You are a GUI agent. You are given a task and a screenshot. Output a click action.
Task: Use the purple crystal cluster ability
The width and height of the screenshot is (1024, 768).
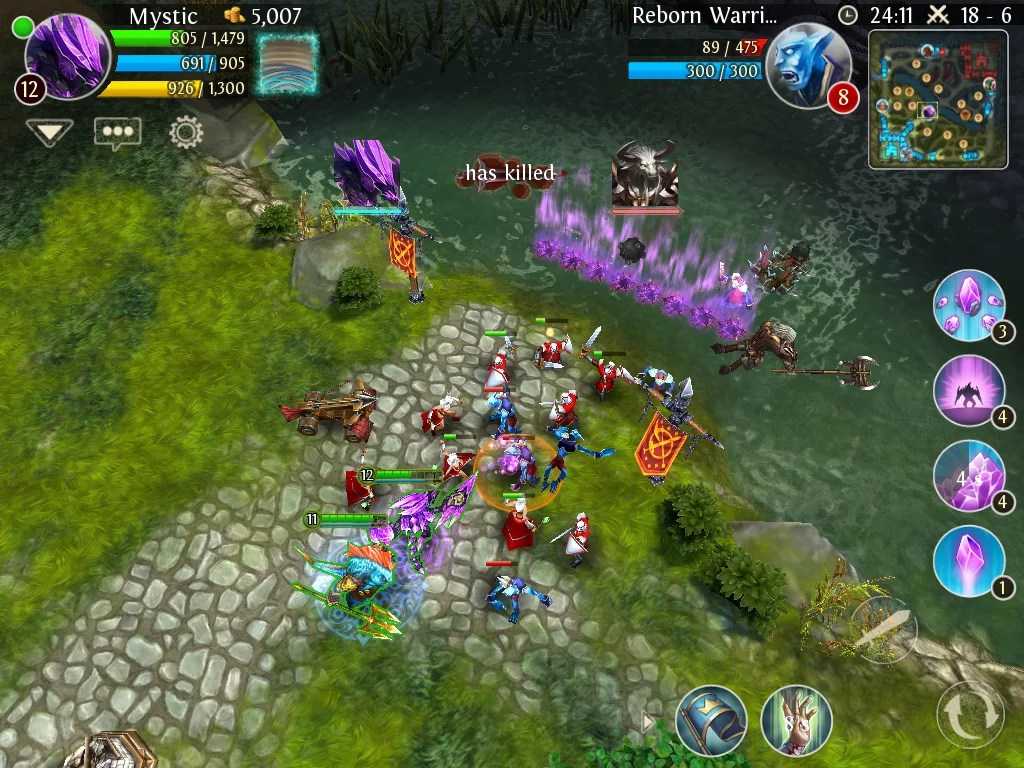click(x=969, y=476)
